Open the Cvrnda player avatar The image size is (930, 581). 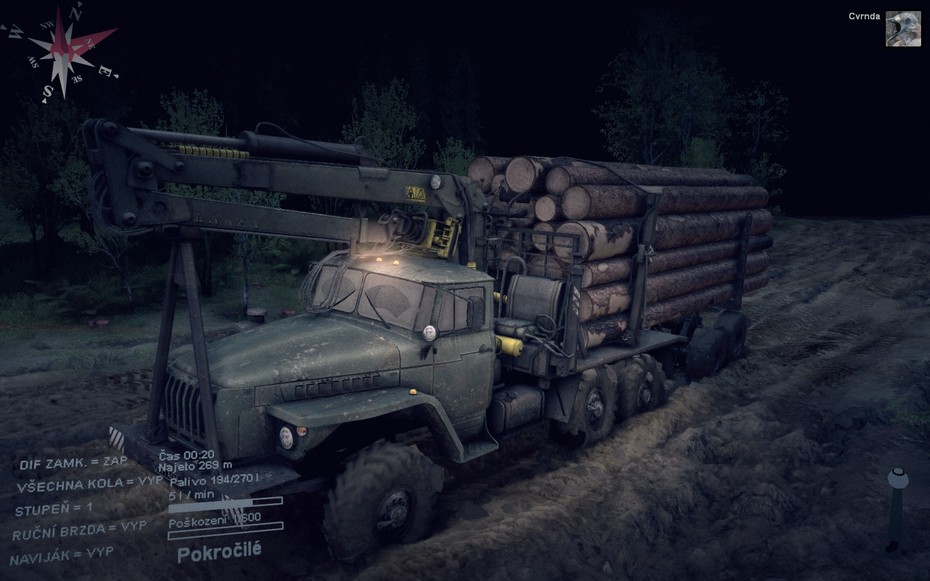coord(903,29)
